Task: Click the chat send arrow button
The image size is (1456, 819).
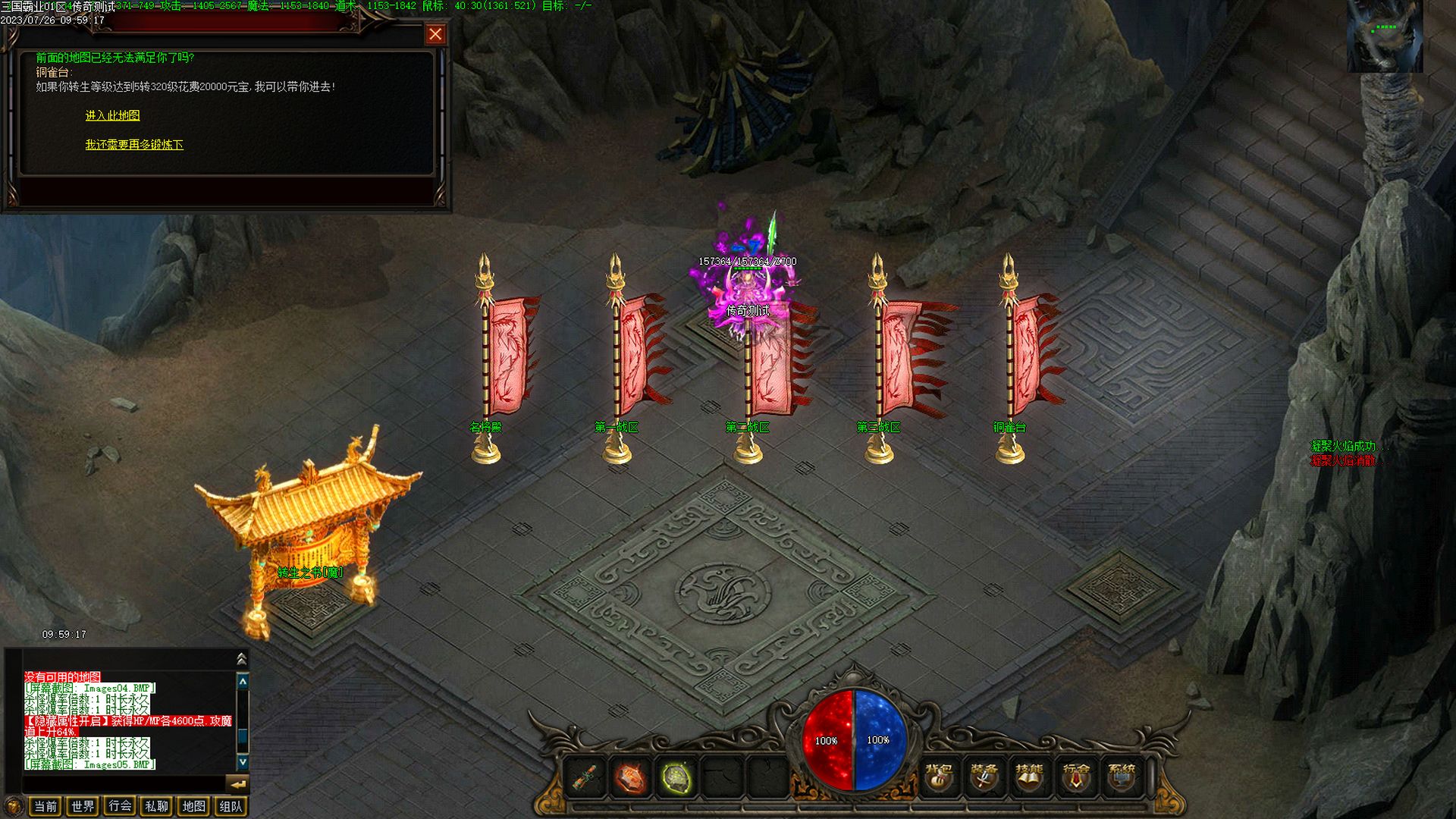Action: (x=238, y=784)
